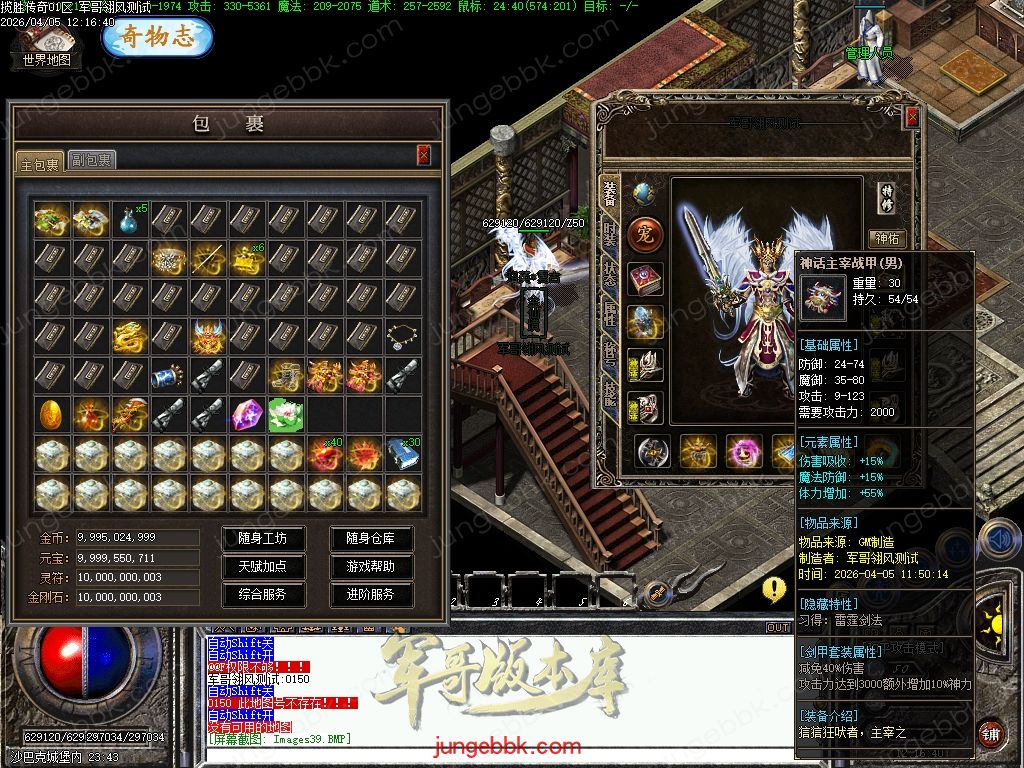Close the 包裹 inventory window
1024x768 pixels.
[424, 154]
